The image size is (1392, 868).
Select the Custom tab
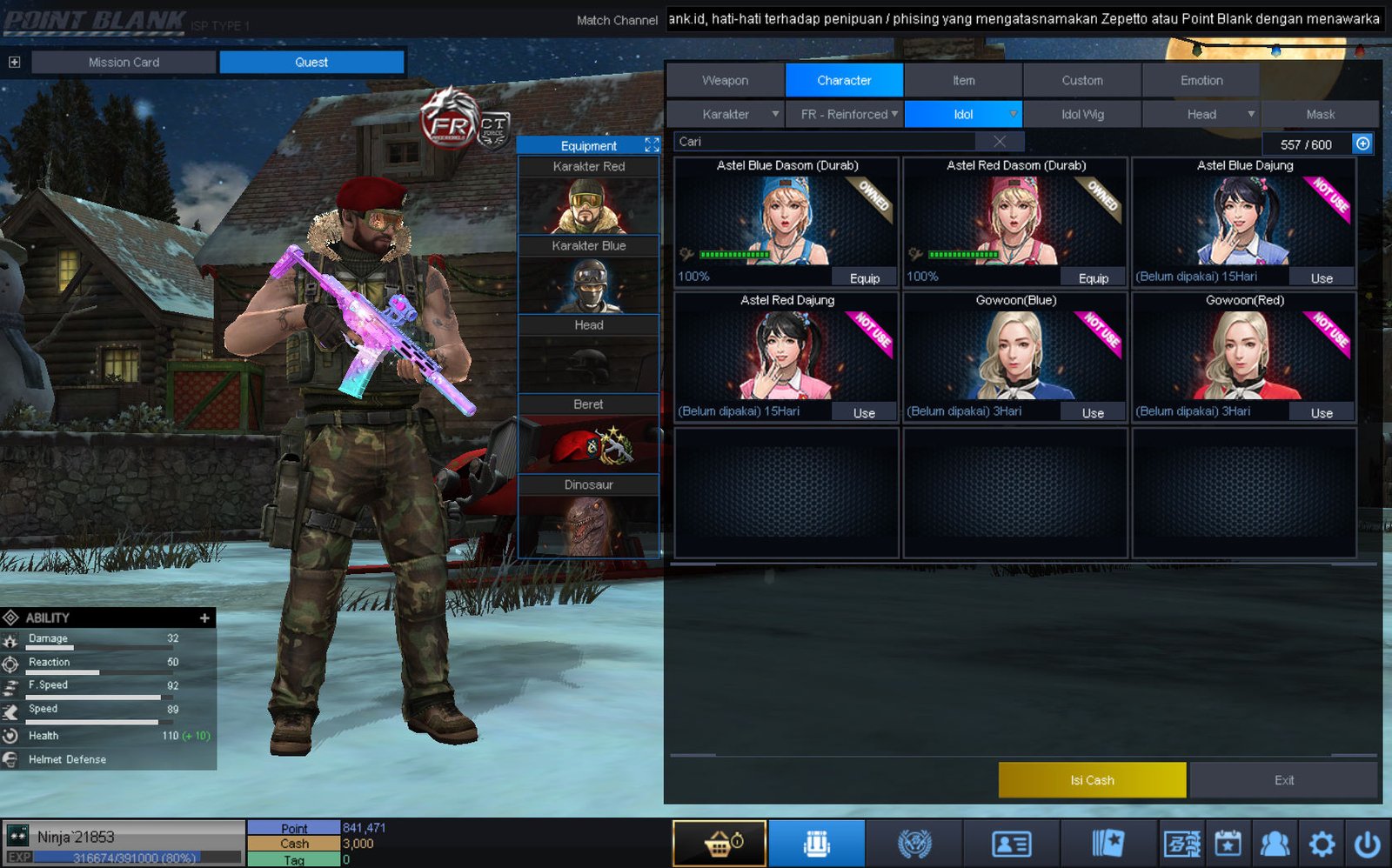(1081, 80)
